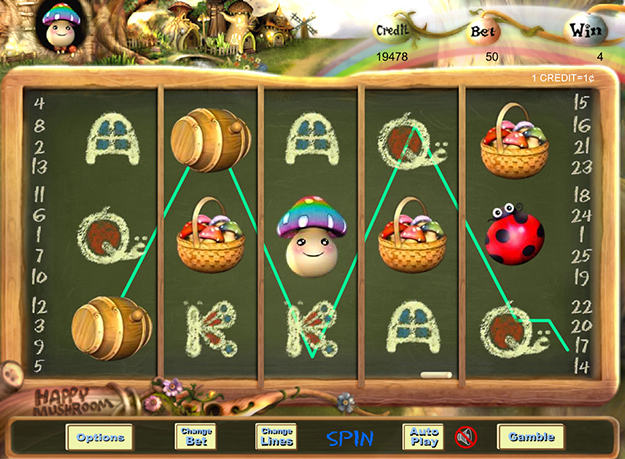Toggle the sound speaker icon
625x459 pixels.
(465, 437)
